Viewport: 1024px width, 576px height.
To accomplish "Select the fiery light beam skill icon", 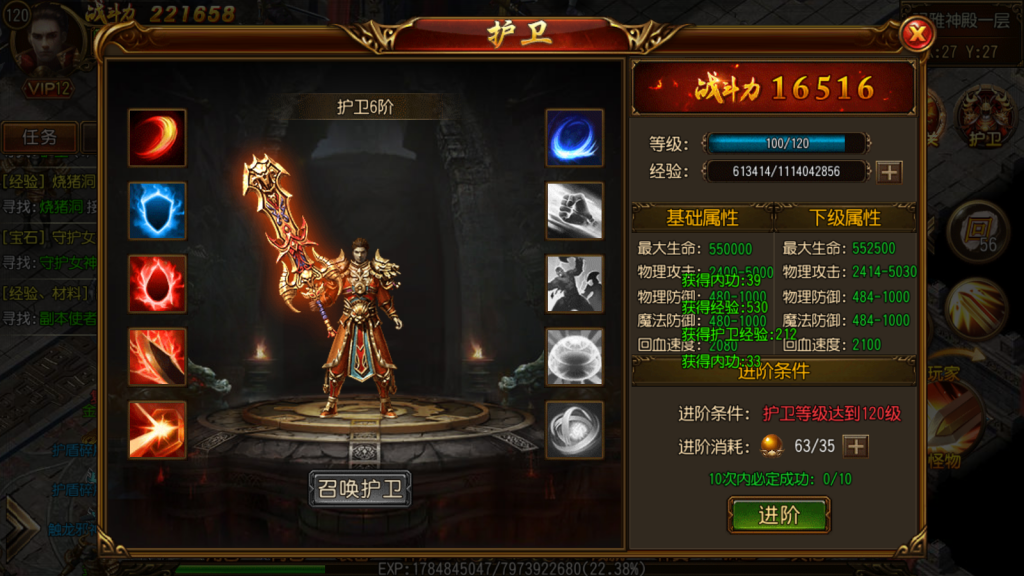I will coord(157,430).
